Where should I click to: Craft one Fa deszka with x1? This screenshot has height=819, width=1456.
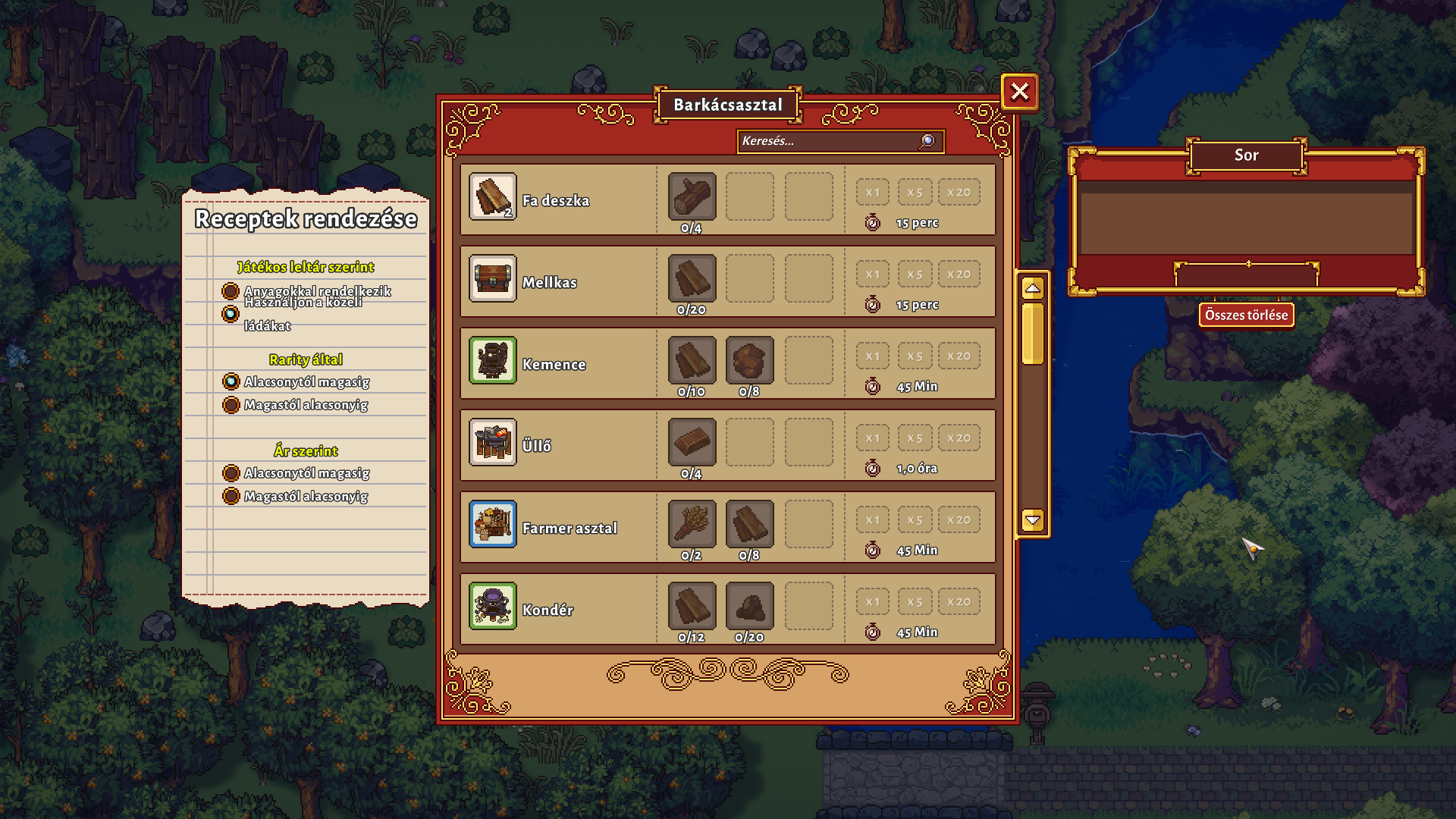[873, 193]
